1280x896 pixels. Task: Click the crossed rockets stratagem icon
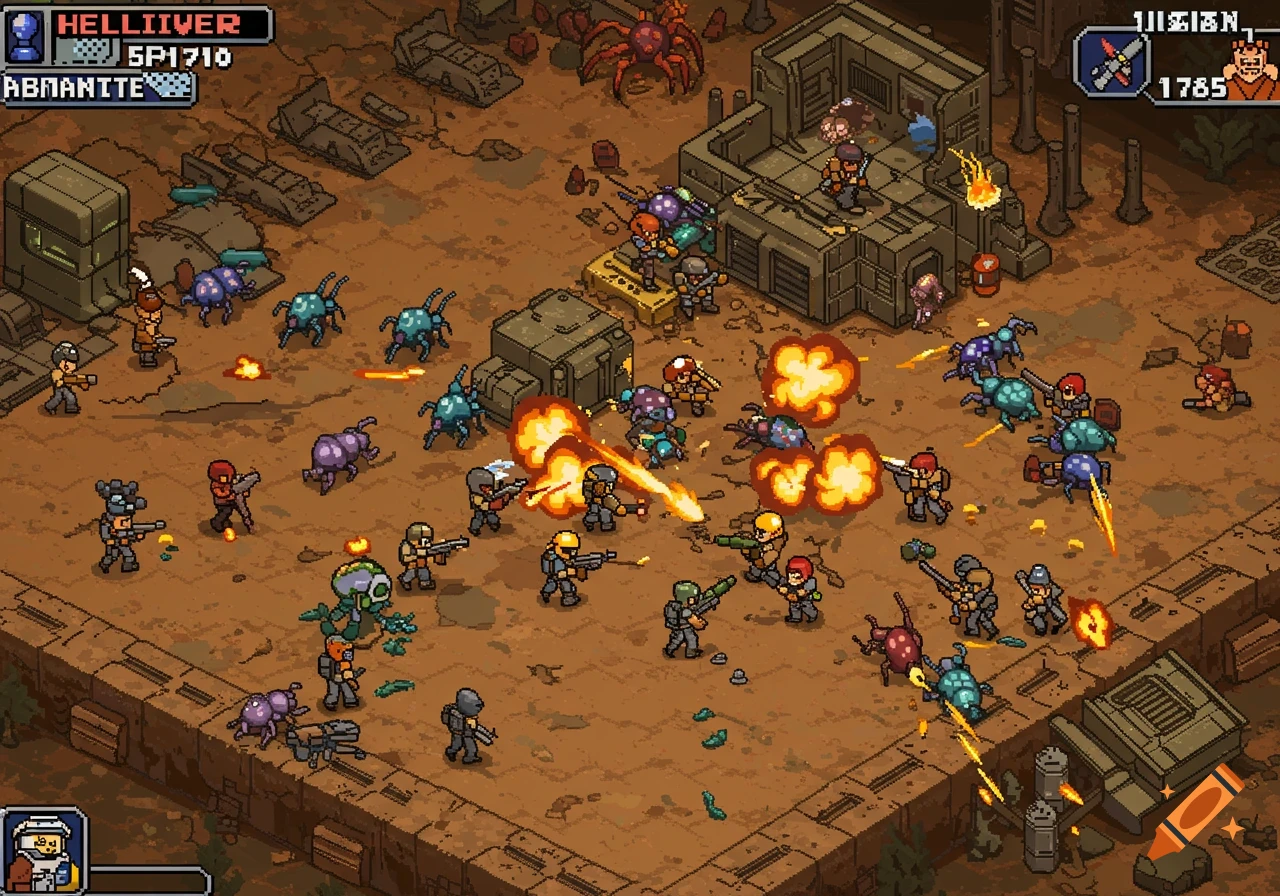point(1113,63)
